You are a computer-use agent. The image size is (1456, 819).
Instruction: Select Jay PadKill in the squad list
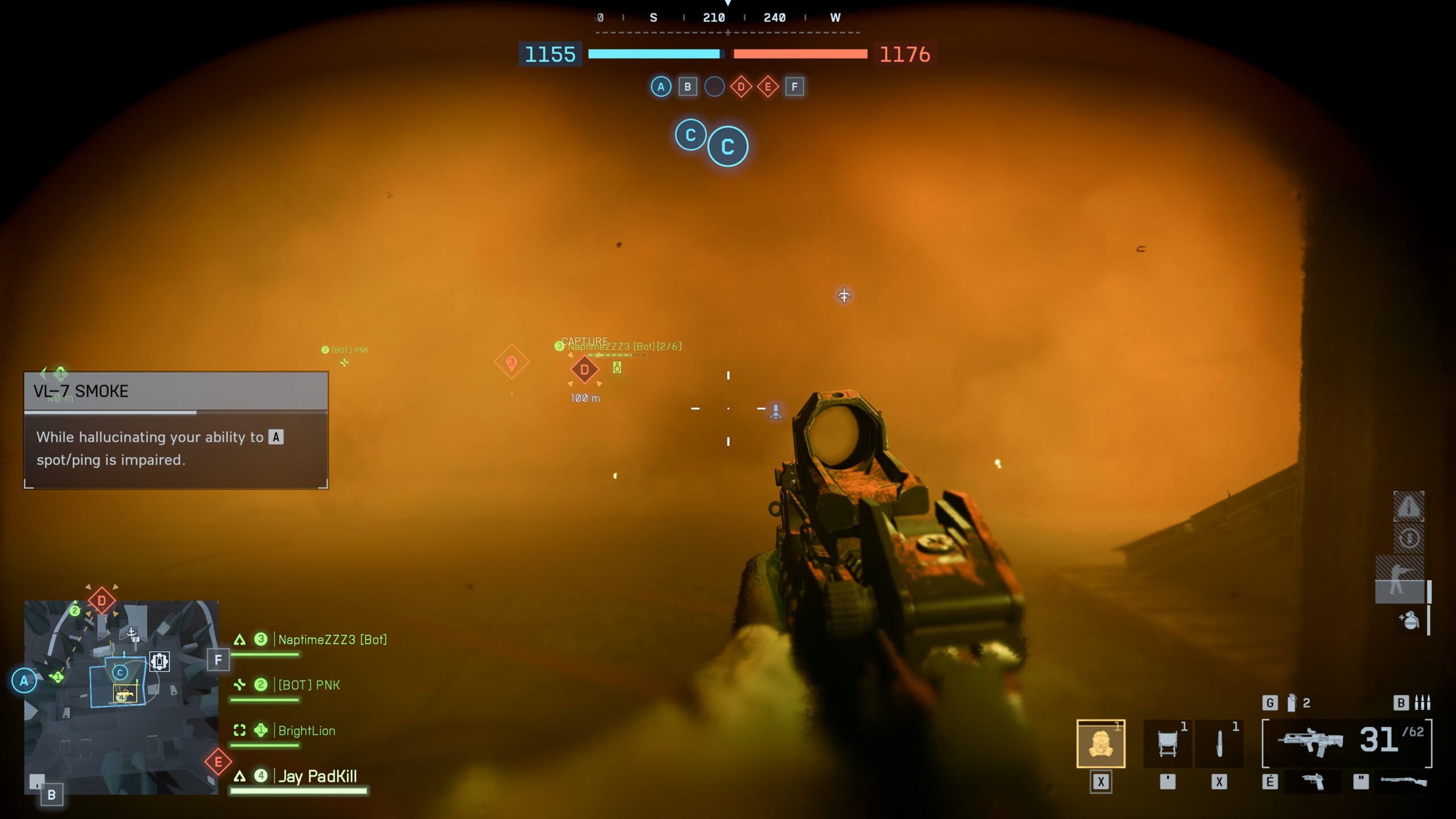(x=317, y=776)
